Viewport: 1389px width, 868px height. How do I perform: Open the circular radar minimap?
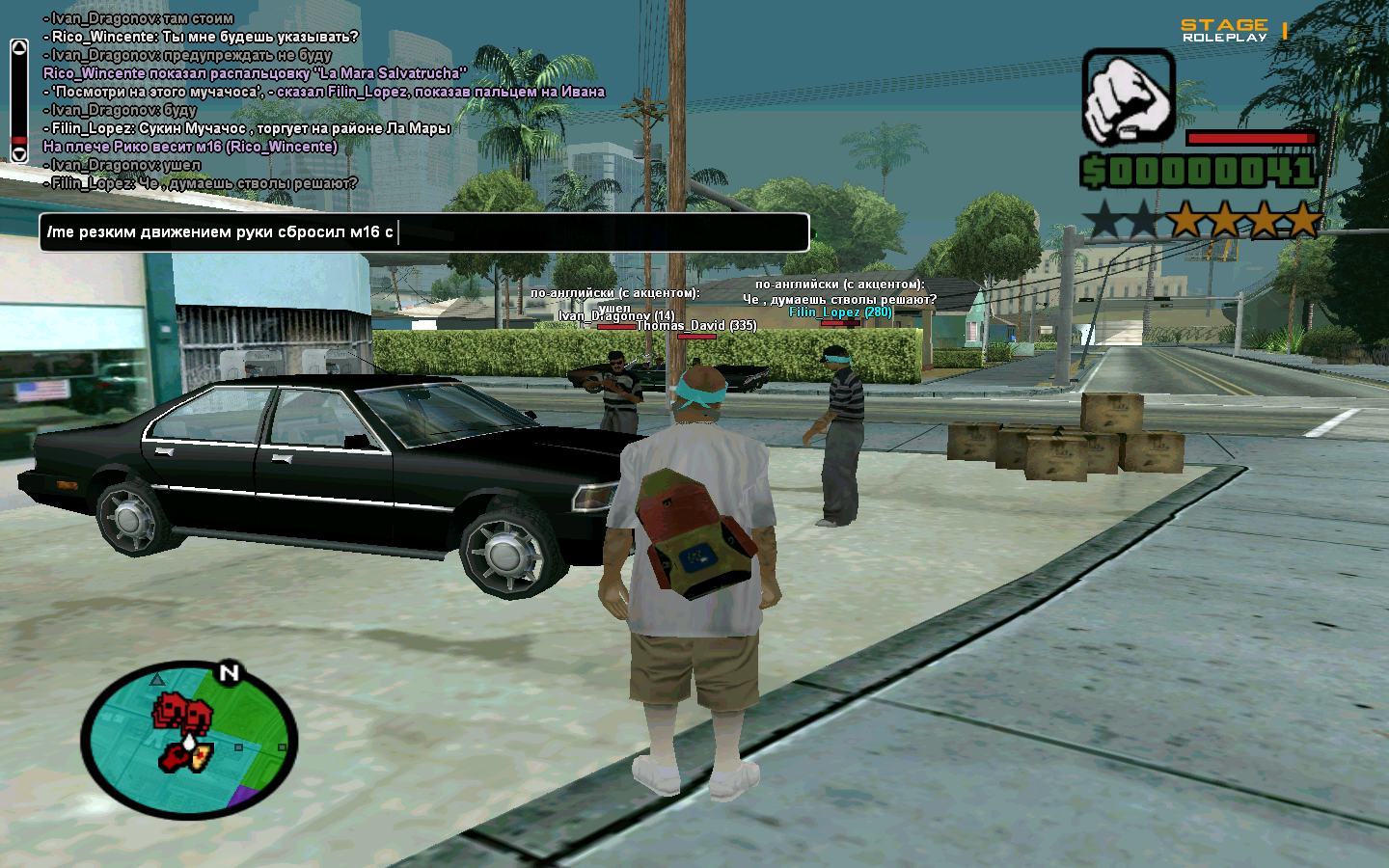click(189, 740)
